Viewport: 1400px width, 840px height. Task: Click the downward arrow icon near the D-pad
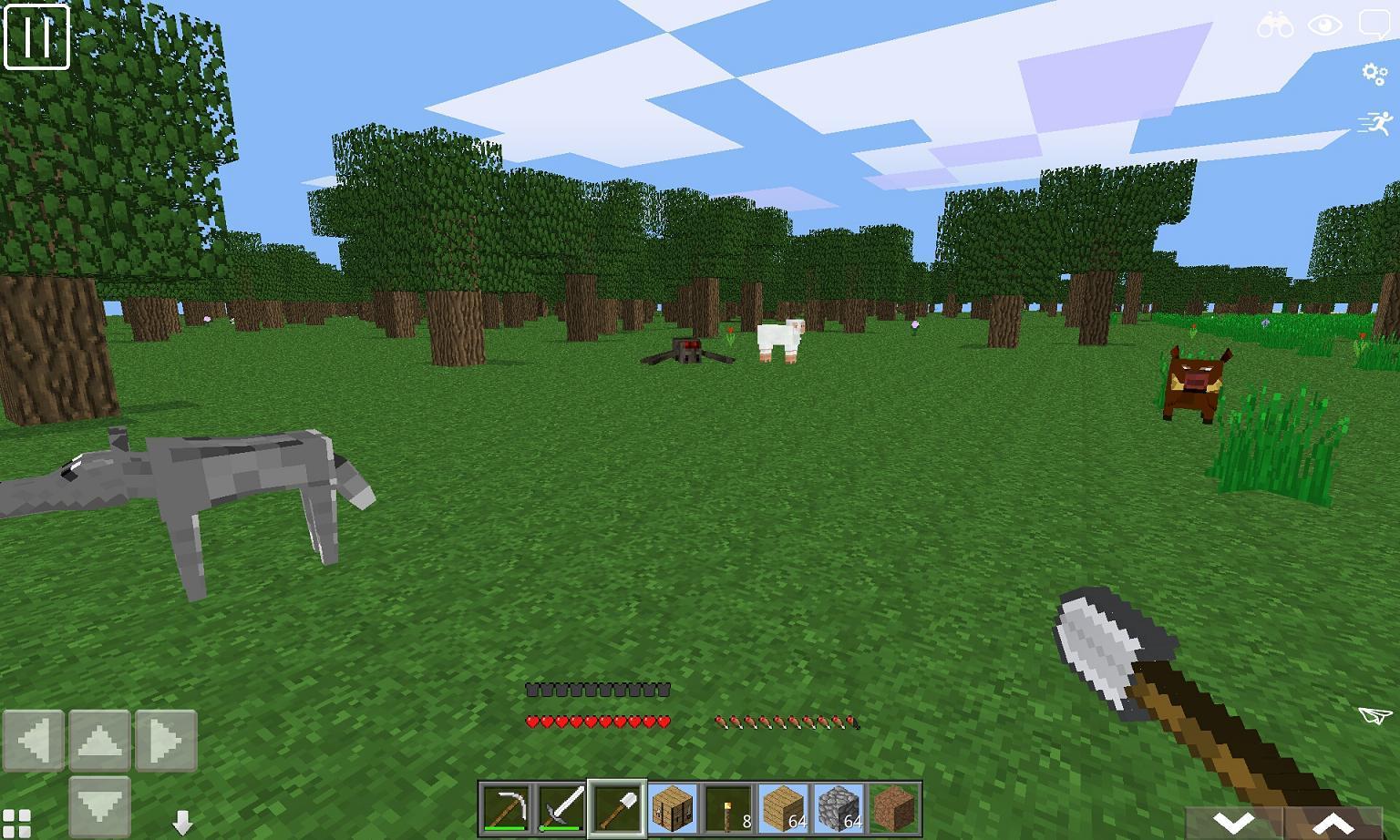coord(182,822)
